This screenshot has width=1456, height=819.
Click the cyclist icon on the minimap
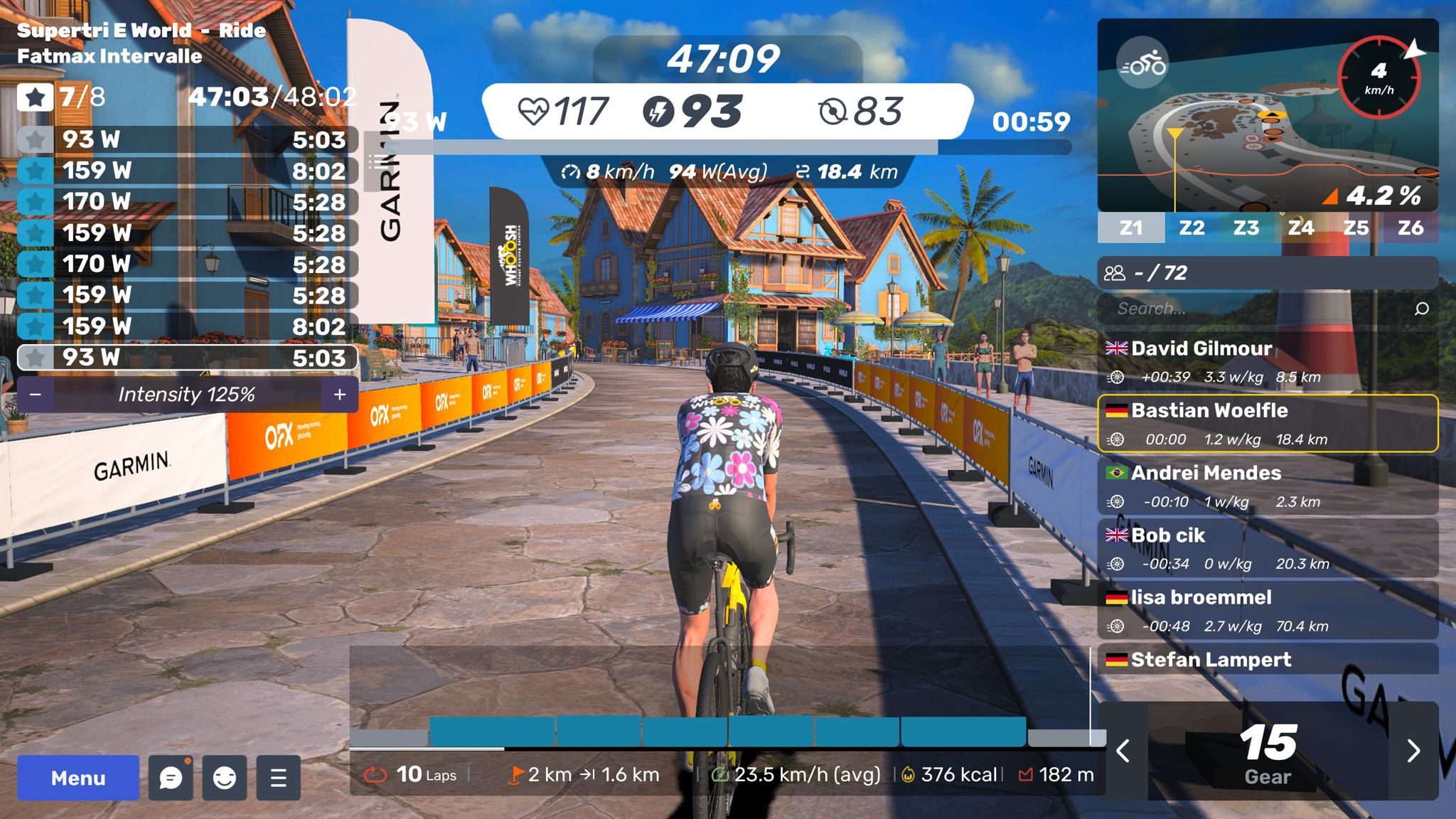tap(1142, 65)
